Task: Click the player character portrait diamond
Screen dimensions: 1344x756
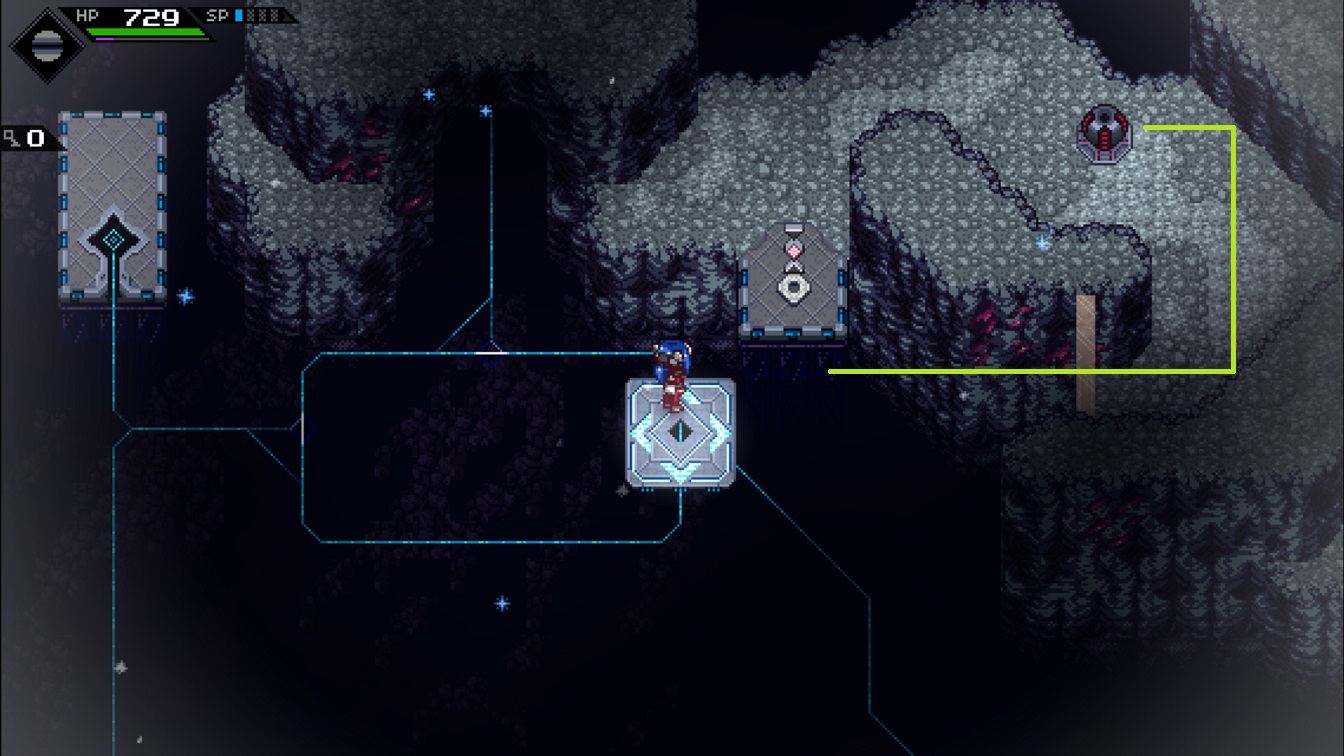Action: 44,43
